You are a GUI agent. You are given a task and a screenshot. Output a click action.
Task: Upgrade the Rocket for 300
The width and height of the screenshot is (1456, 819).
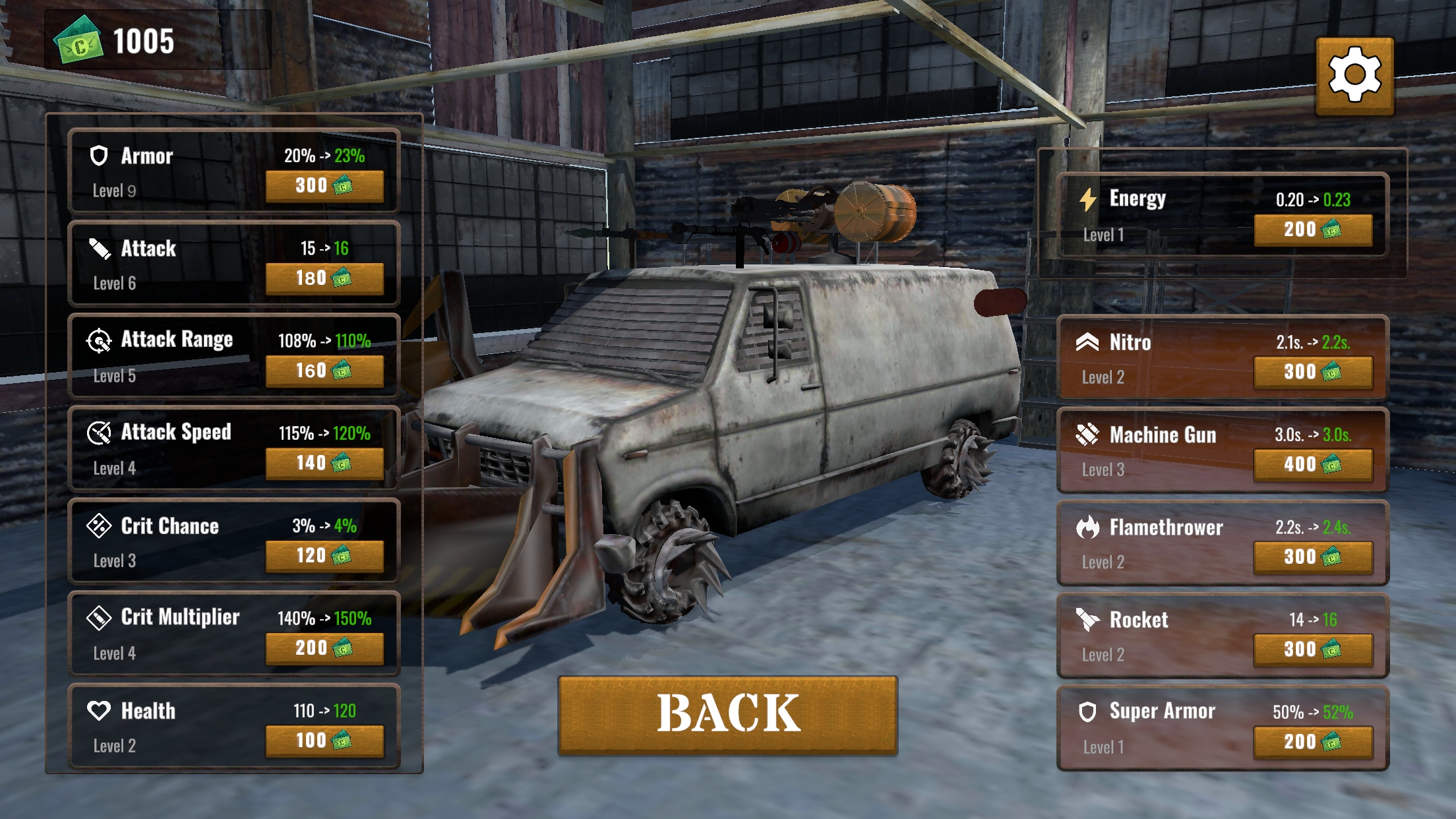(x=1312, y=650)
